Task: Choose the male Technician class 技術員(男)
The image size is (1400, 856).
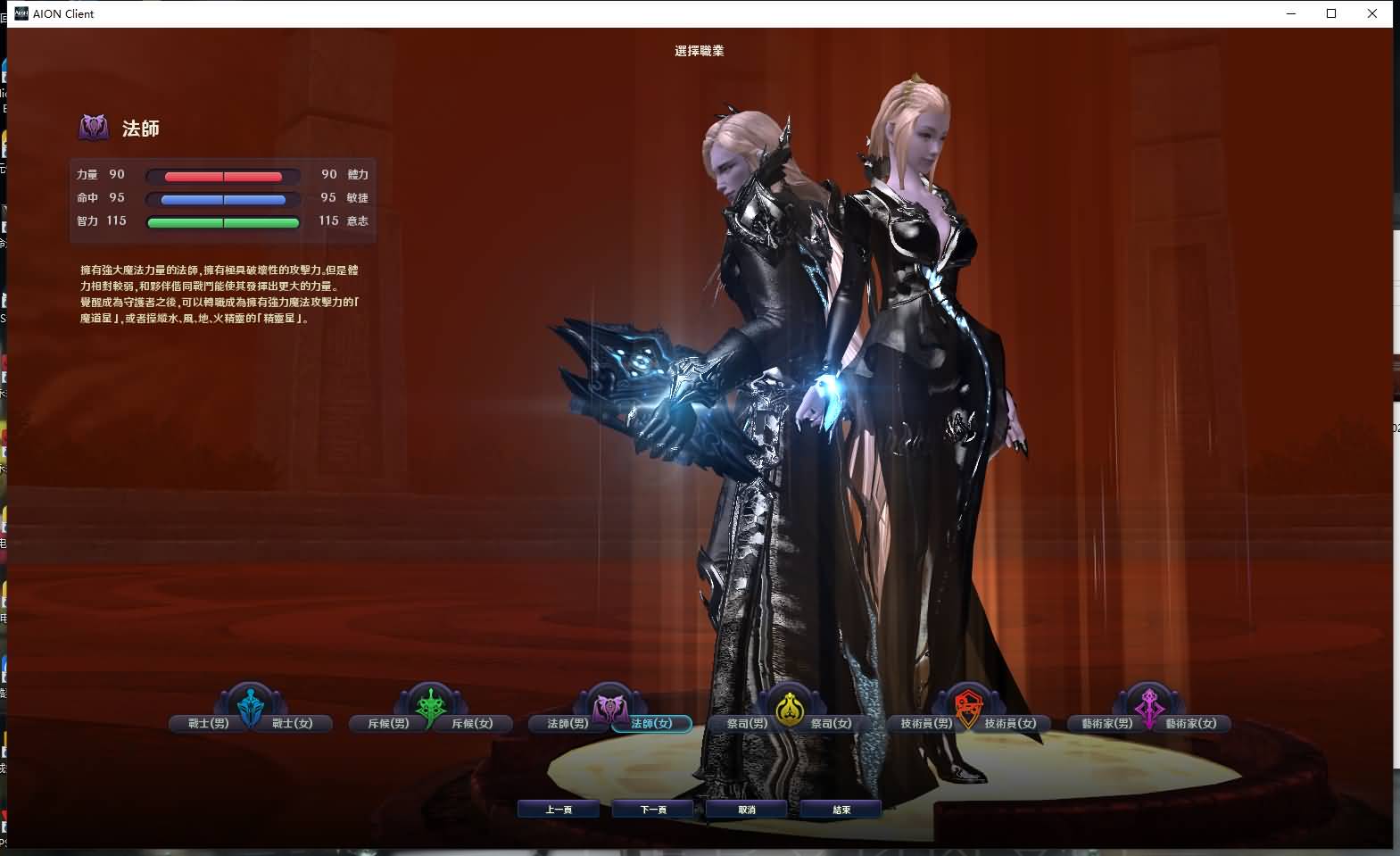Action: click(x=926, y=723)
